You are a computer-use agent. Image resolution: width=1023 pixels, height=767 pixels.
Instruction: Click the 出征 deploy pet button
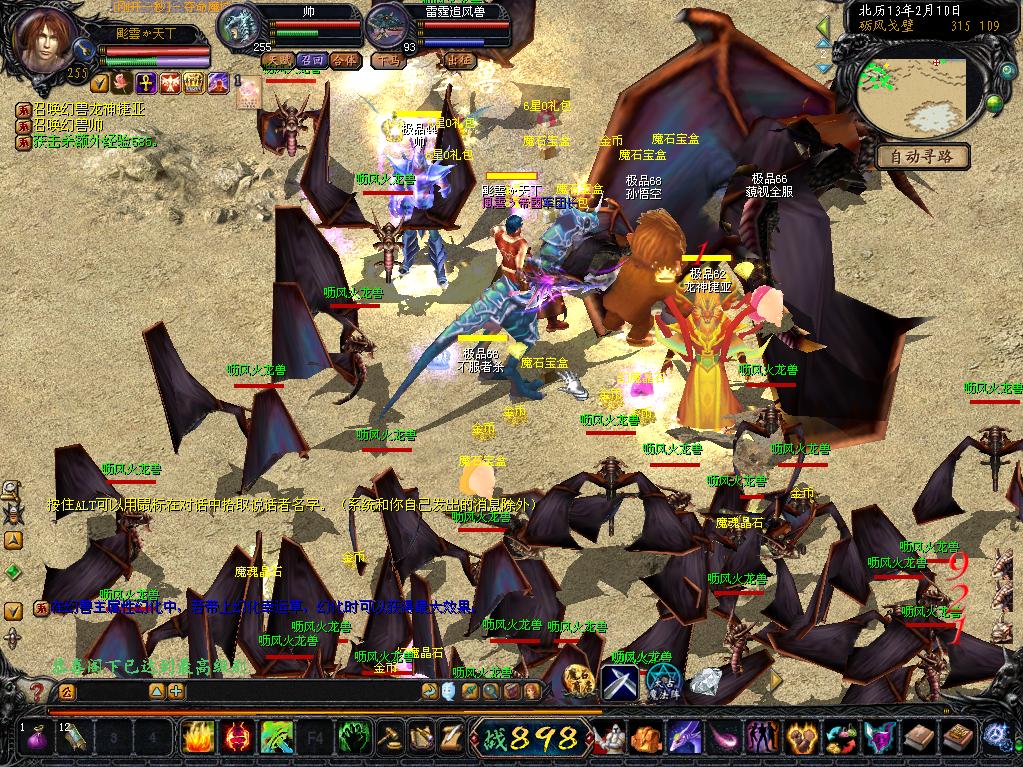(458, 60)
